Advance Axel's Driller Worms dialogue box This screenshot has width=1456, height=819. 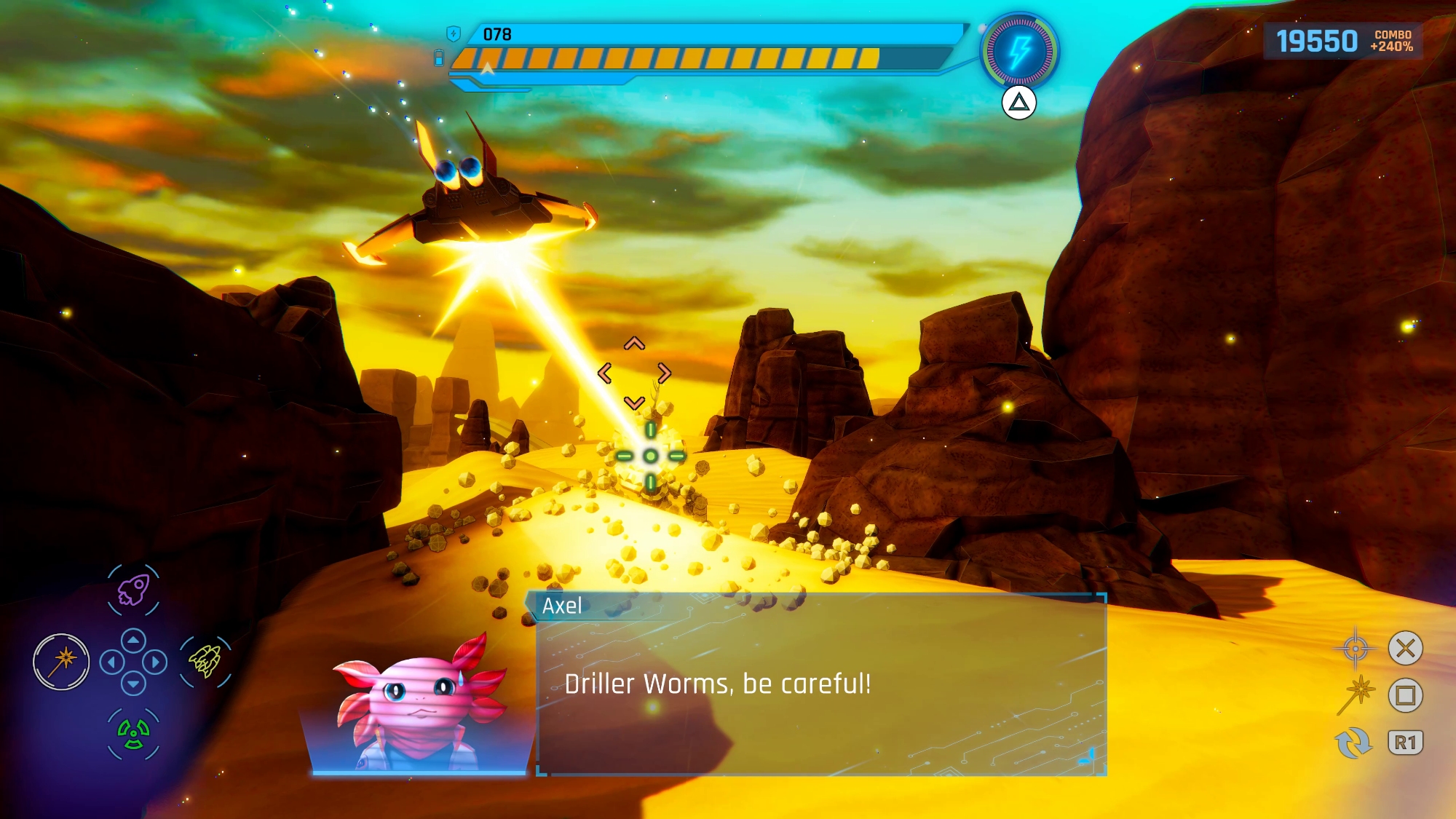(821, 684)
